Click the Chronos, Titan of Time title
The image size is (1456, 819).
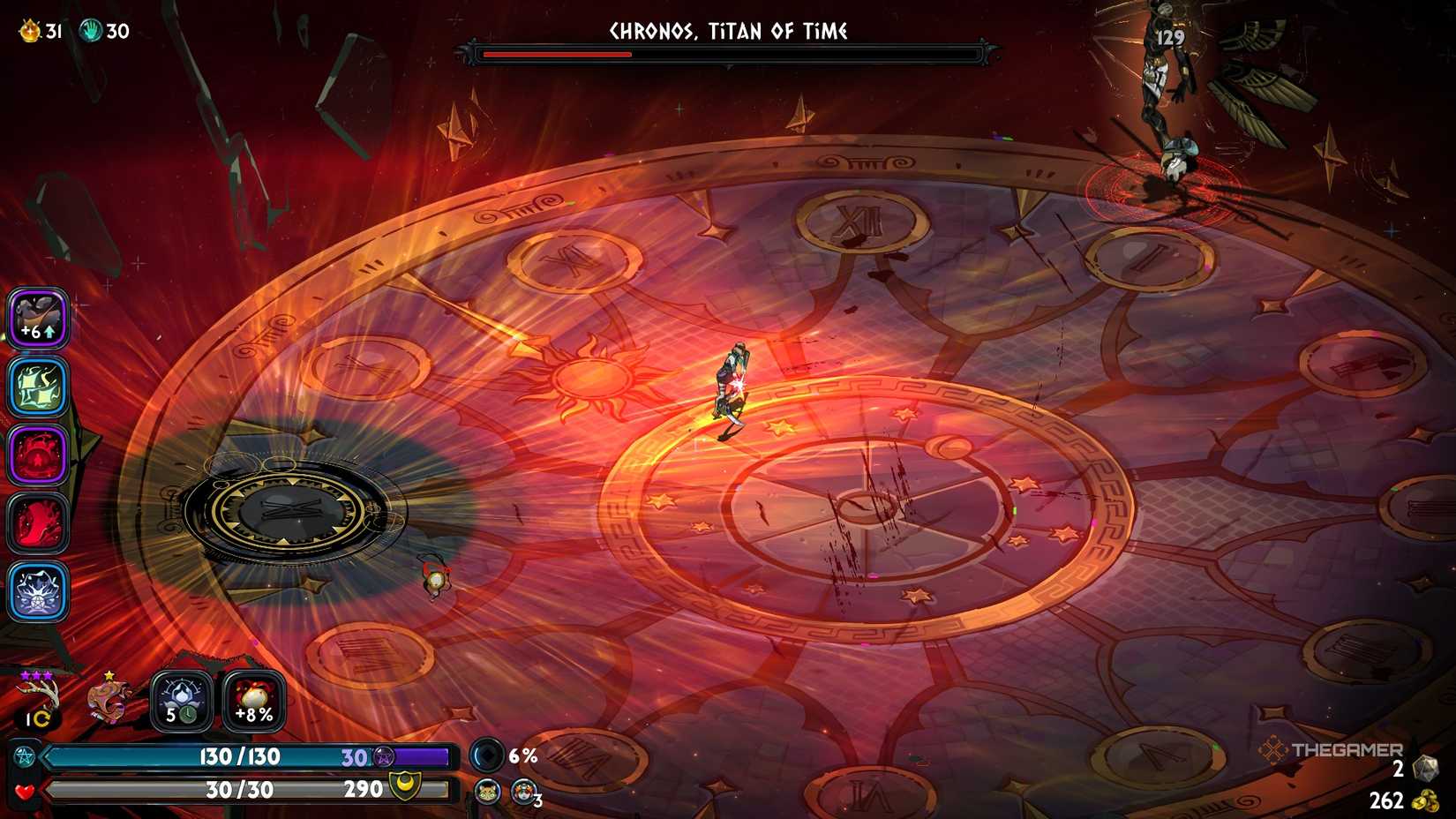pyautogui.click(x=727, y=30)
